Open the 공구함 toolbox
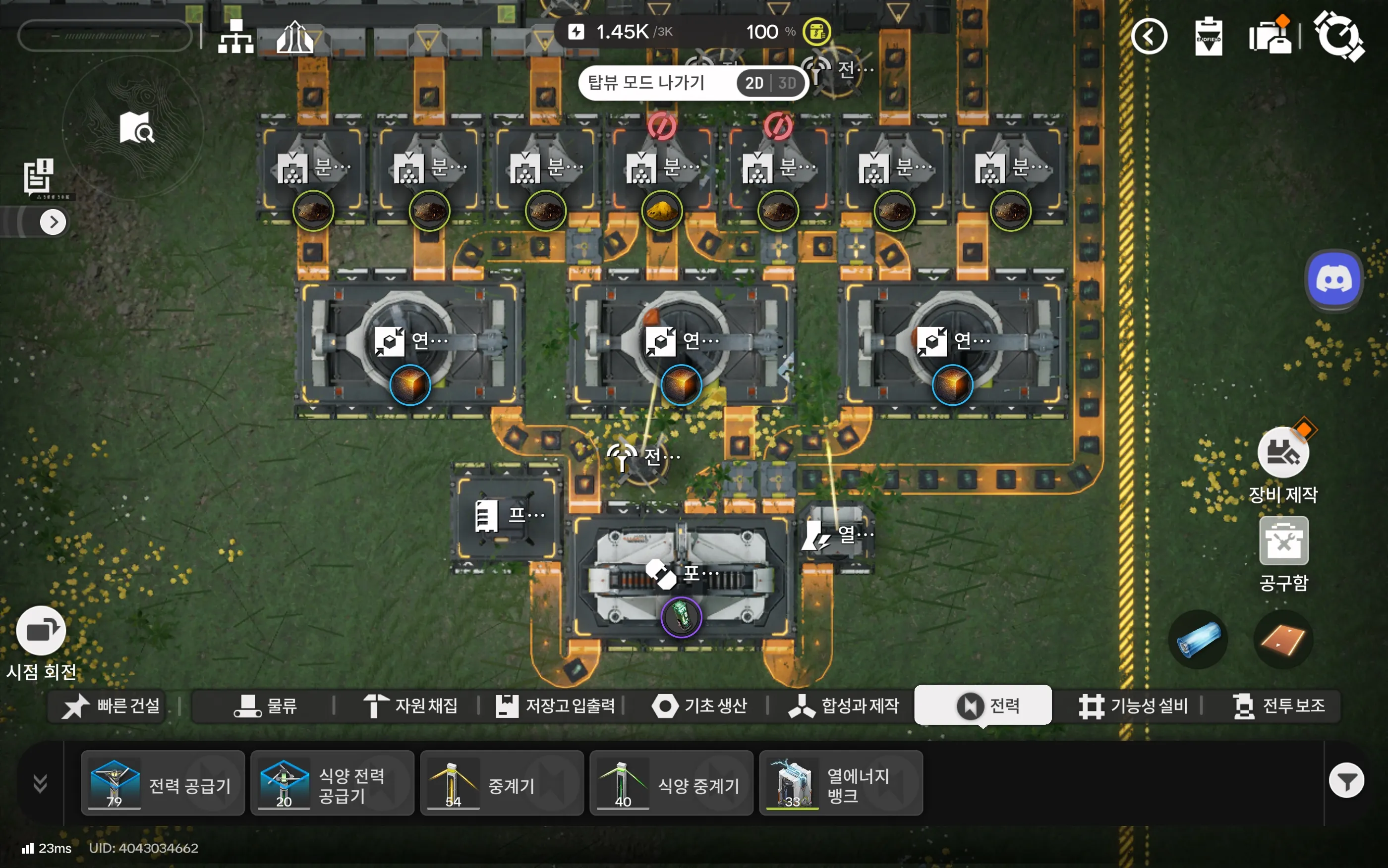Viewport: 1388px width, 868px height. coord(1283,542)
